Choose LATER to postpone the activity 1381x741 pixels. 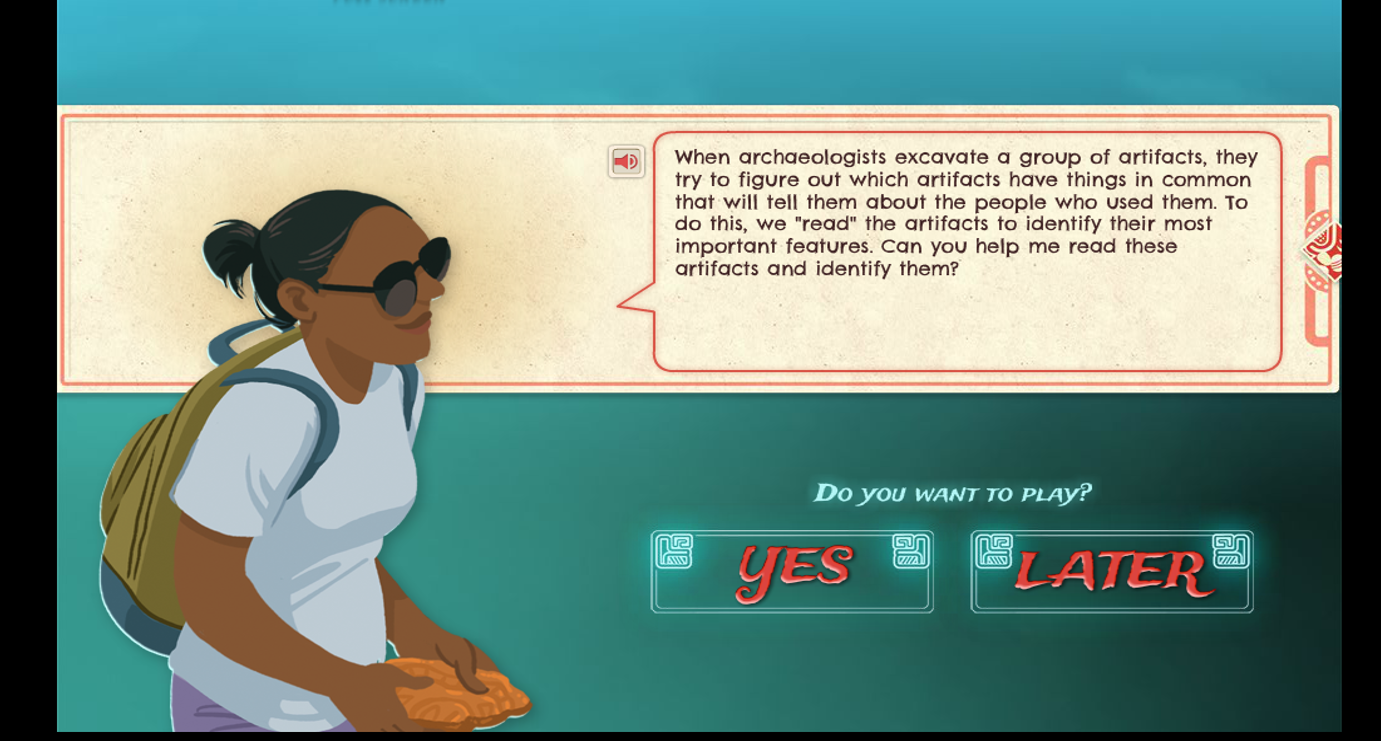point(1112,570)
